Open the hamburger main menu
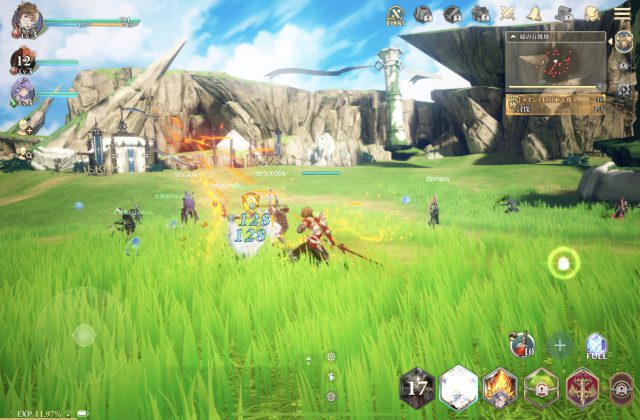Image resolution: width=640 pixels, height=420 pixels. point(621,12)
